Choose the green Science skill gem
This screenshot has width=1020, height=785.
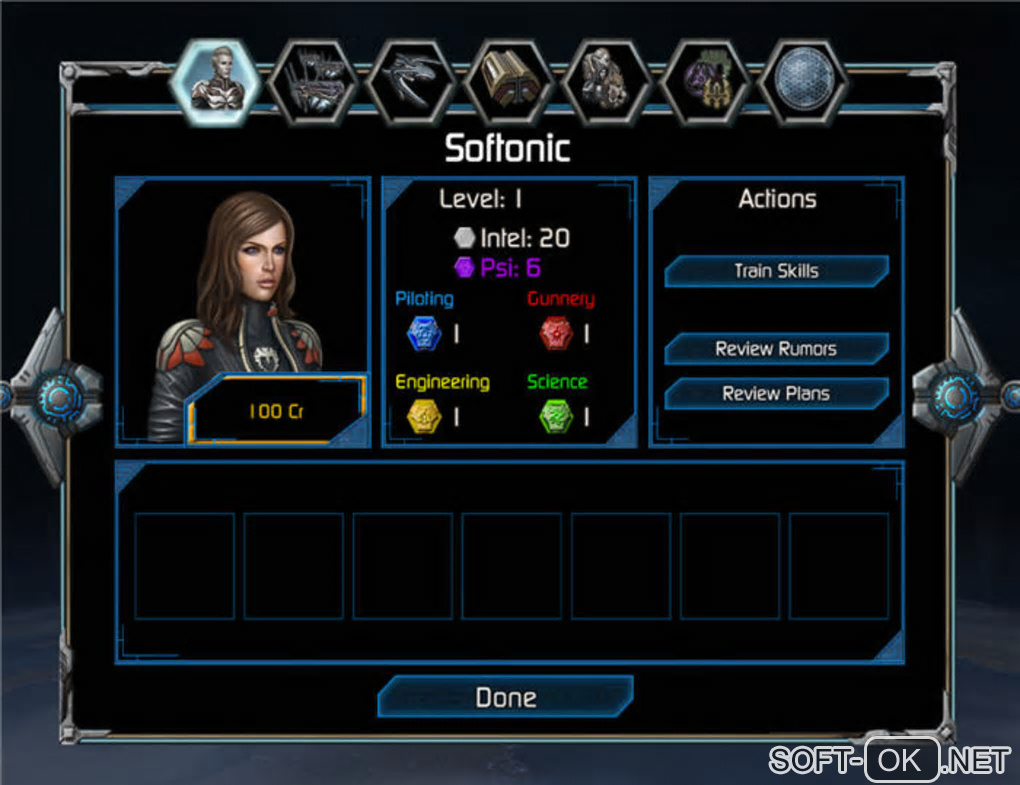(x=556, y=416)
